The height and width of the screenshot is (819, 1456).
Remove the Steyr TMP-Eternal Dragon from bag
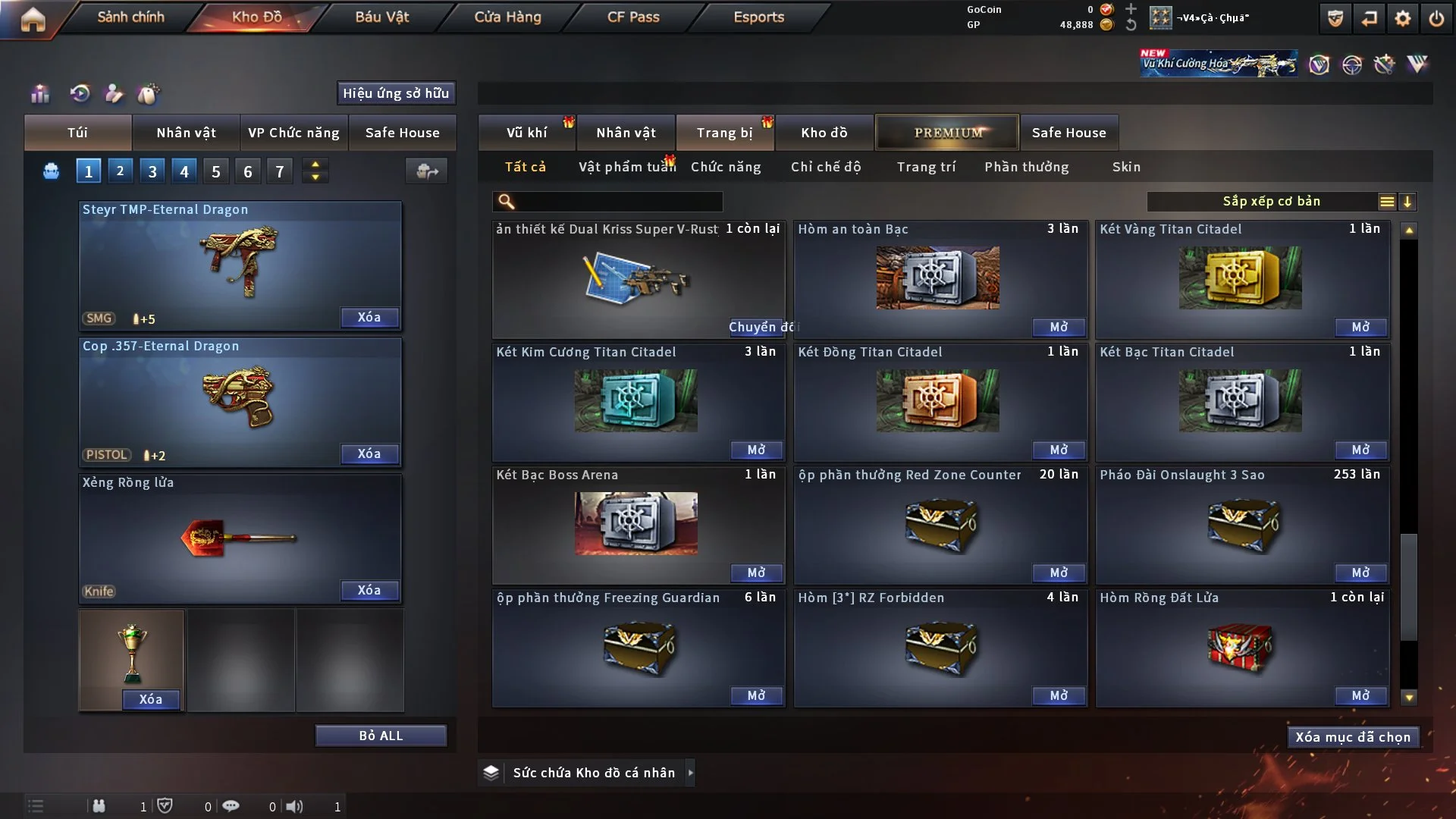coord(369,317)
